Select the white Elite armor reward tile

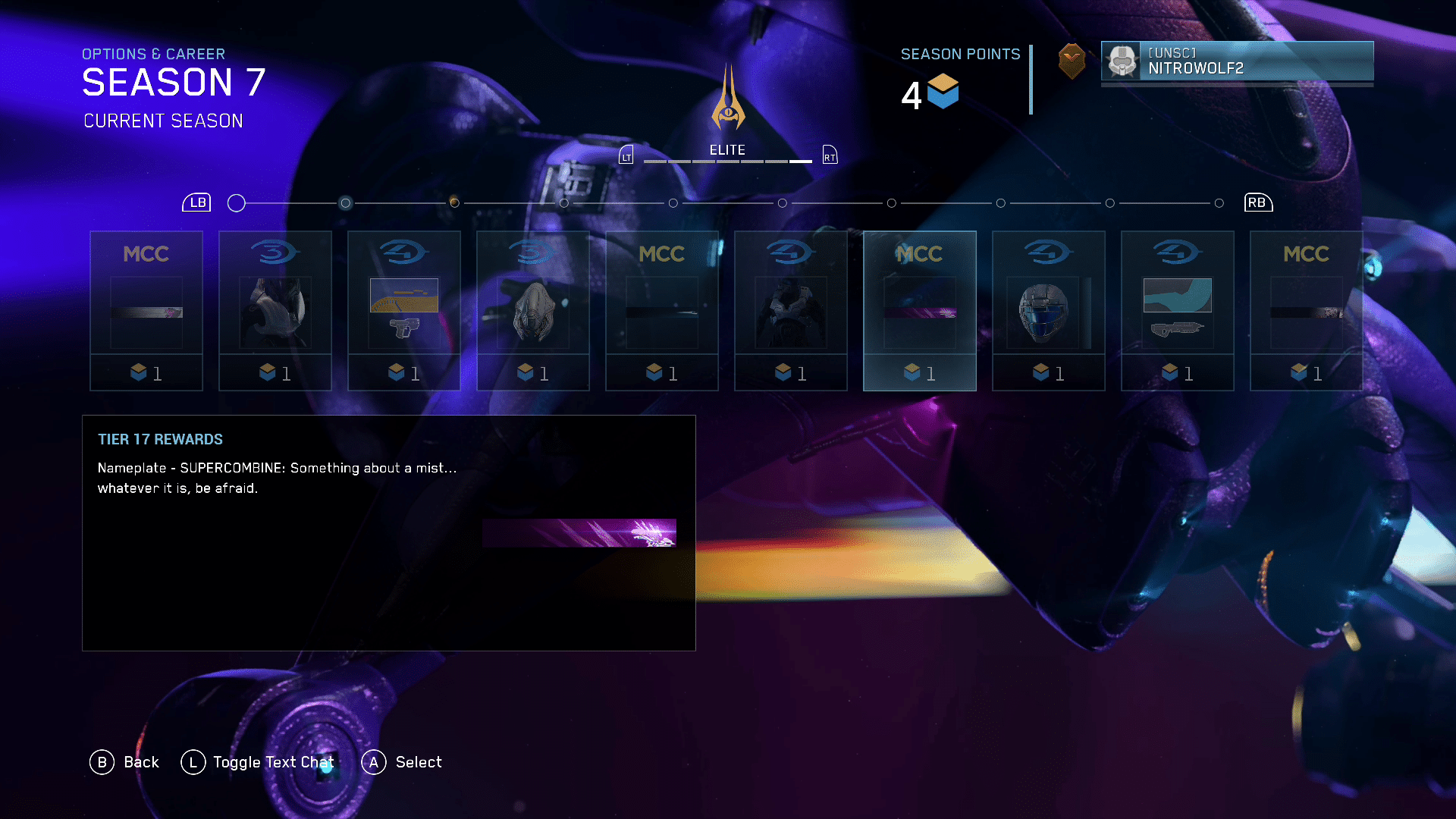(x=275, y=311)
